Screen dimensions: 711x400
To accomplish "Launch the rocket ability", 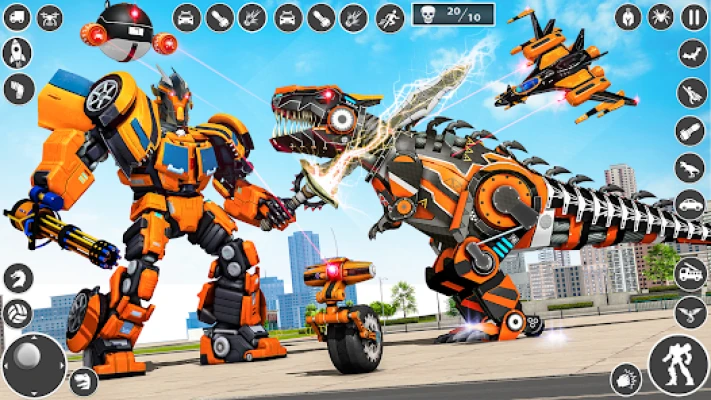I will (x=17, y=53).
